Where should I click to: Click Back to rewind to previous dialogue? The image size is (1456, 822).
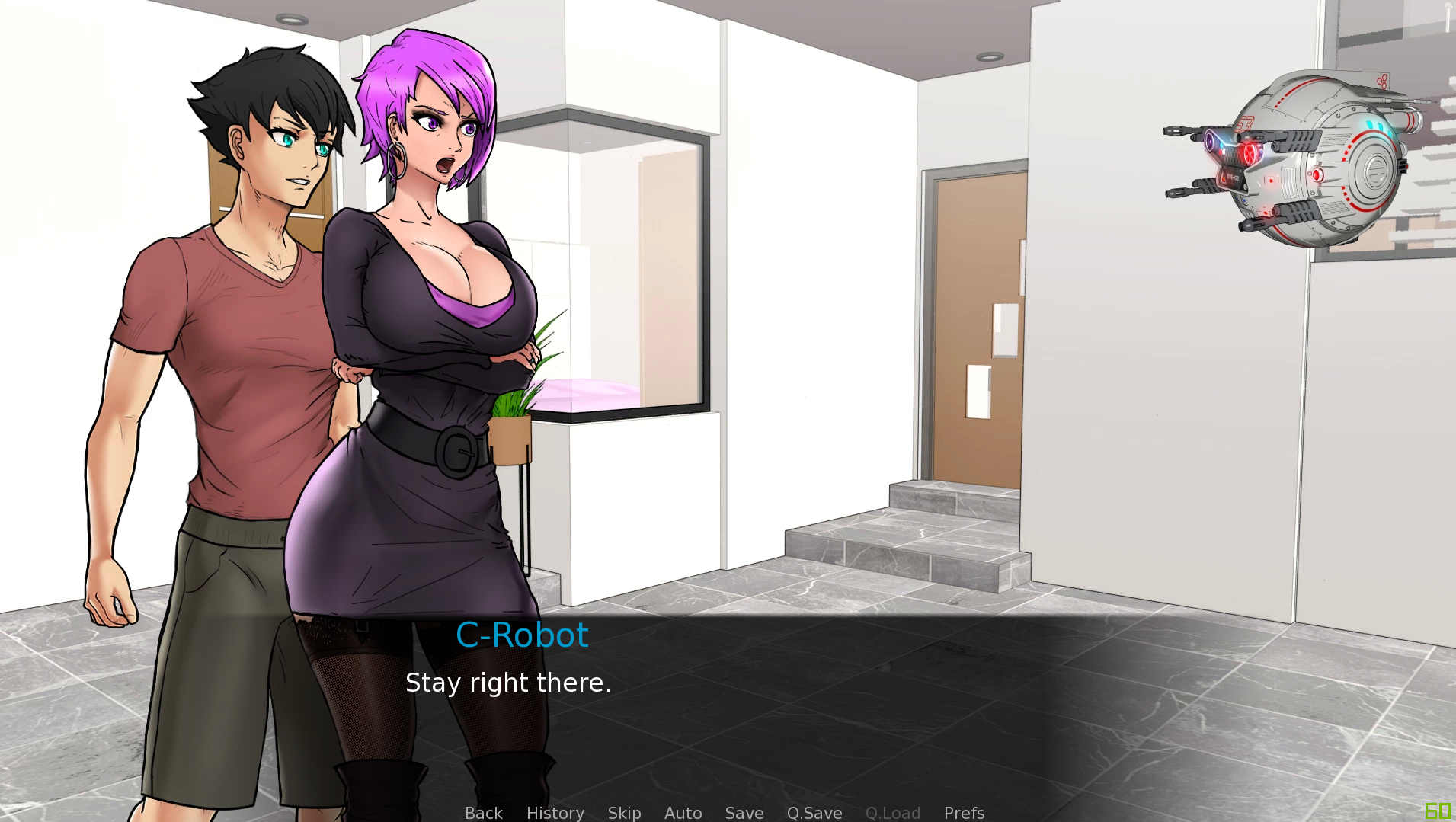coord(483,813)
